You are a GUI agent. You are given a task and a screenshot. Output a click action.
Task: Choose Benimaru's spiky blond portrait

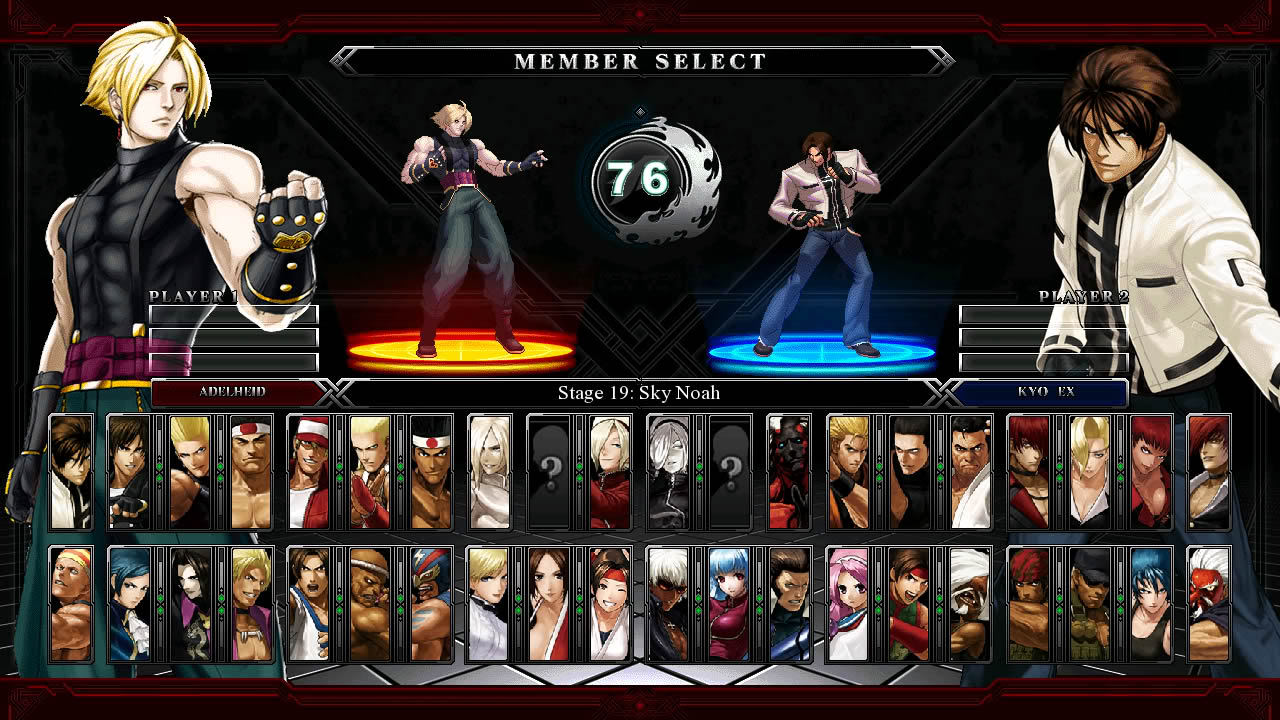click(x=190, y=472)
